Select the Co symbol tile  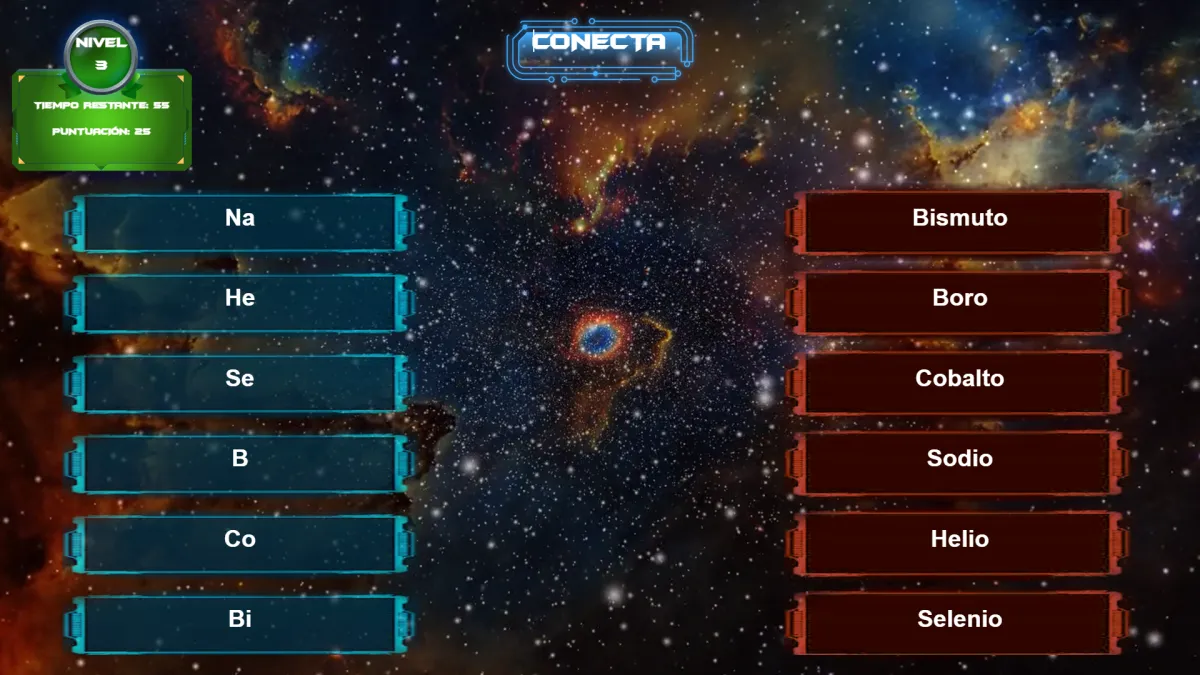[x=240, y=543]
